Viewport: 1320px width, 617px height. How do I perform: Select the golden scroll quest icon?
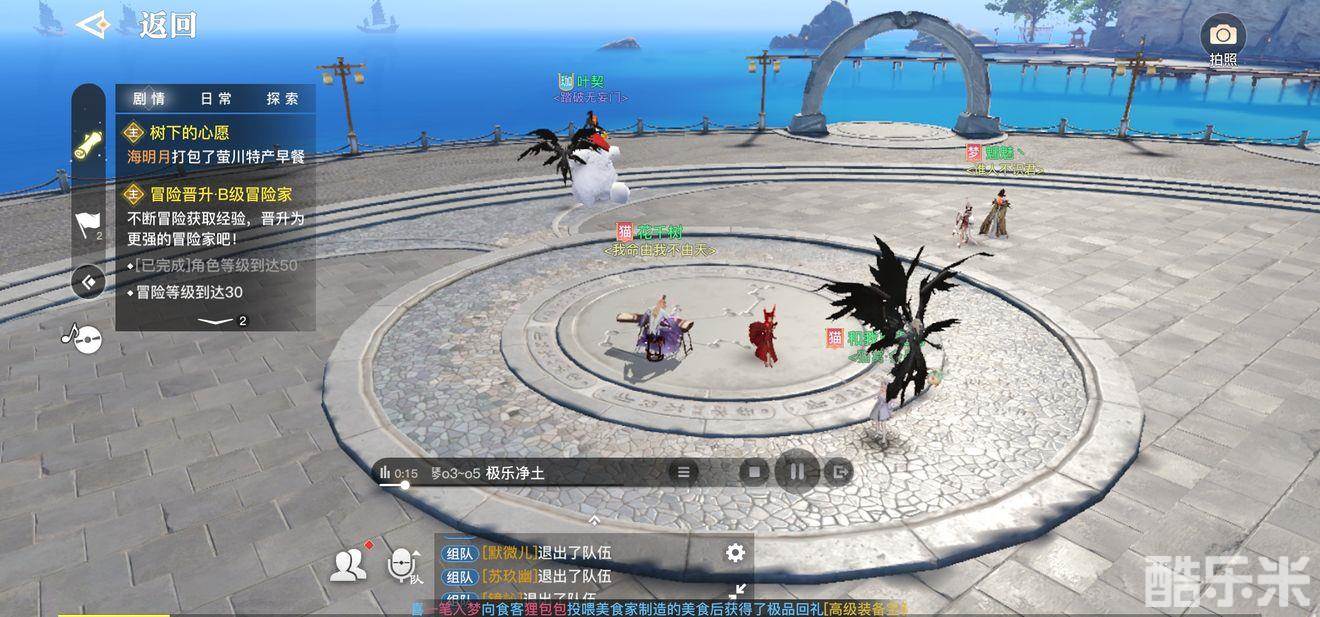coord(88,144)
